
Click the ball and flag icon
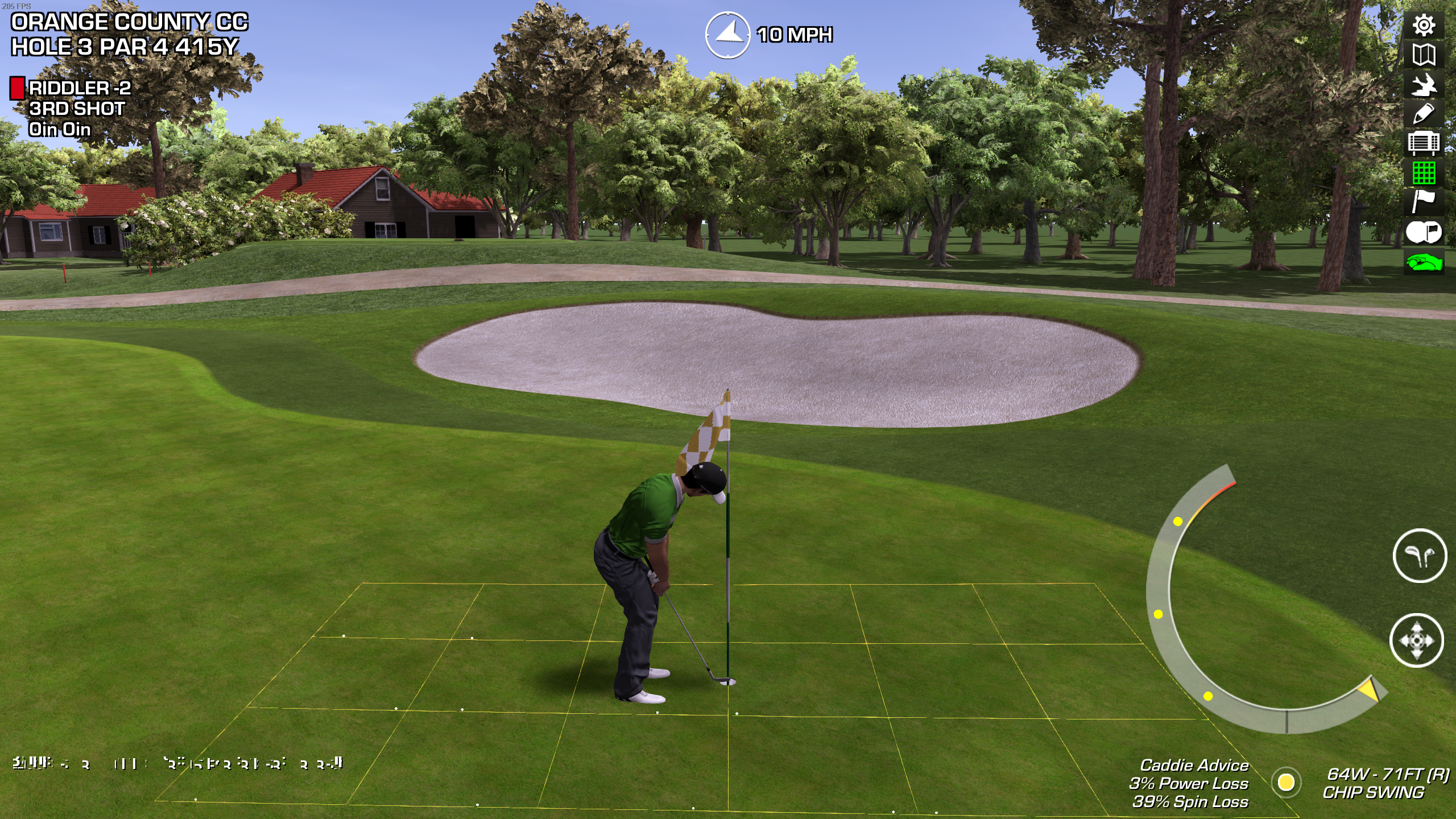[x=1424, y=231]
